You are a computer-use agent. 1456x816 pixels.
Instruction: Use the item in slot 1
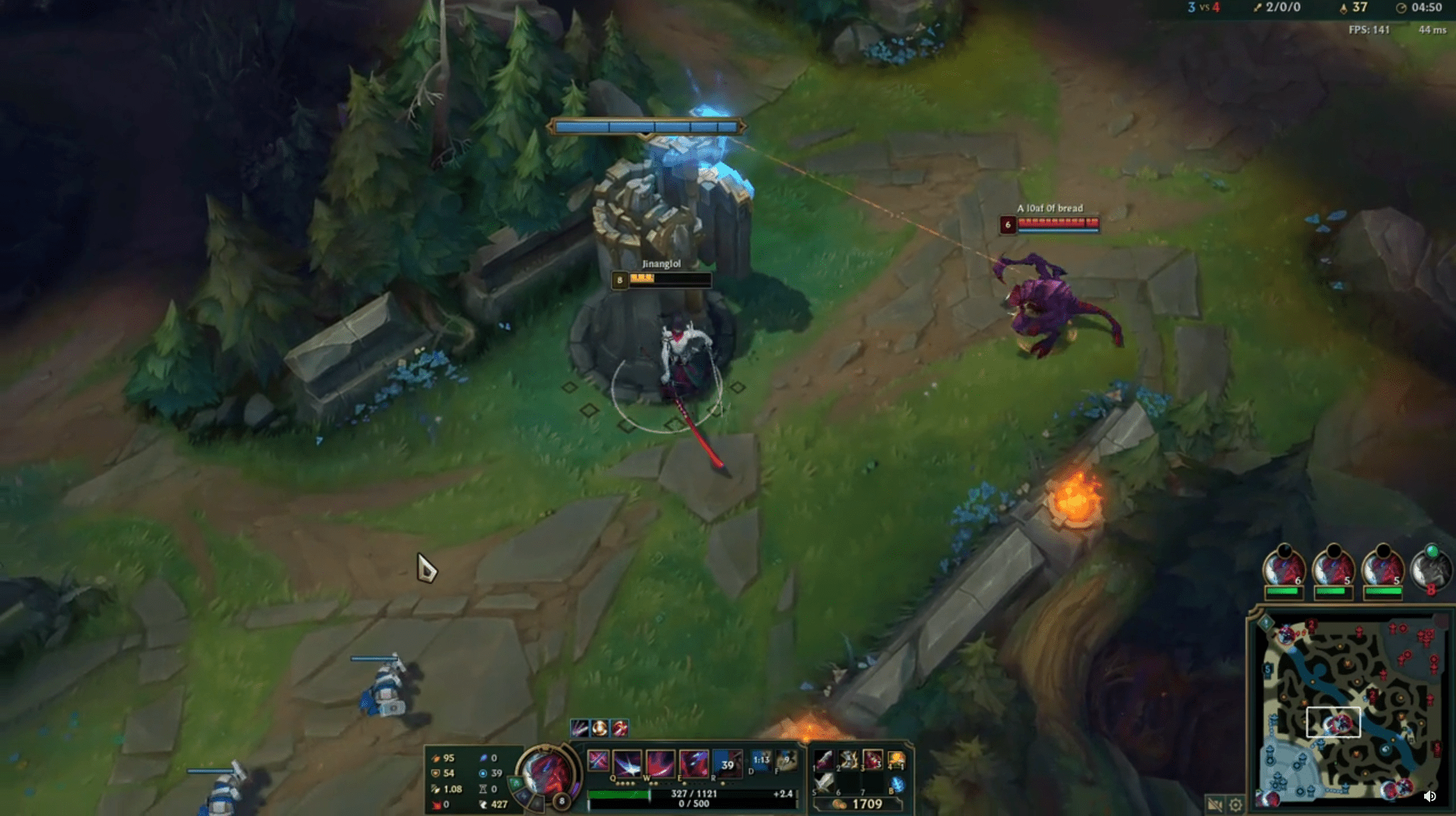pyautogui.click(x=824, y=759)
